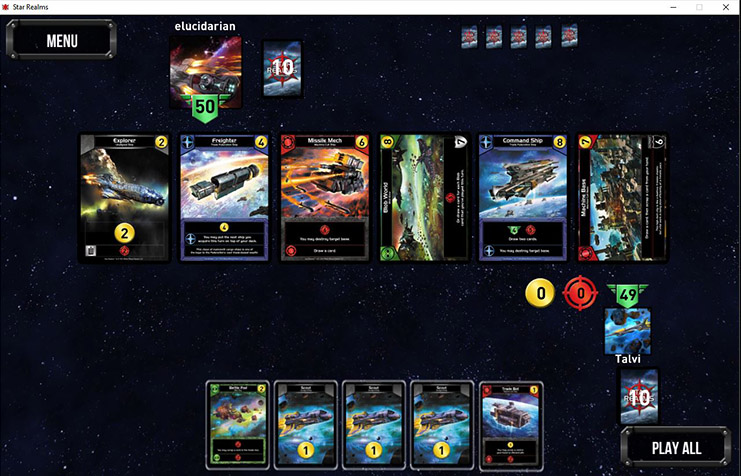Play the Battle Pod card from hand
The image size is (741, 476).
(238, 425)
